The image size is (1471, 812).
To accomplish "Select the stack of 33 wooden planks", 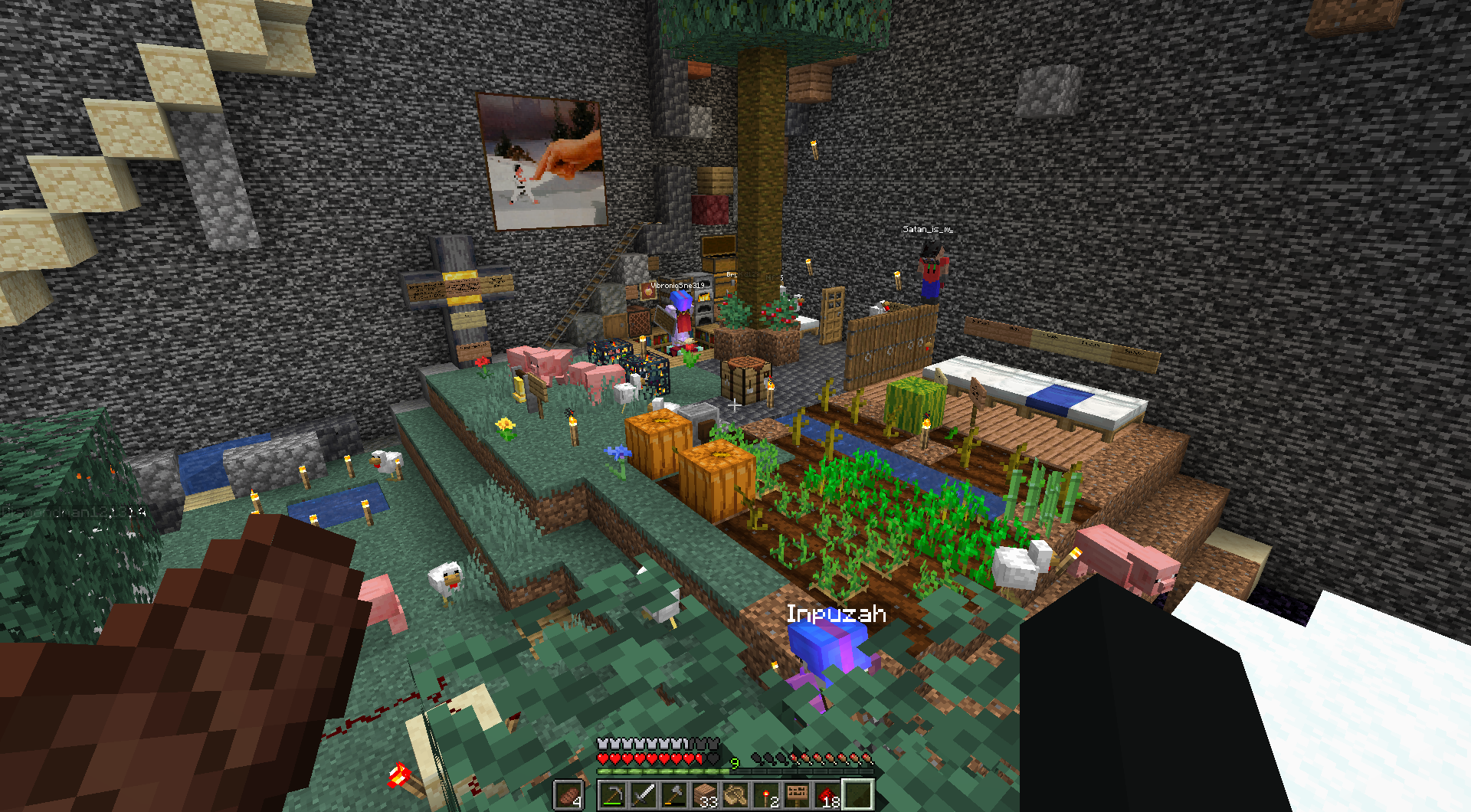I will 704,794.
